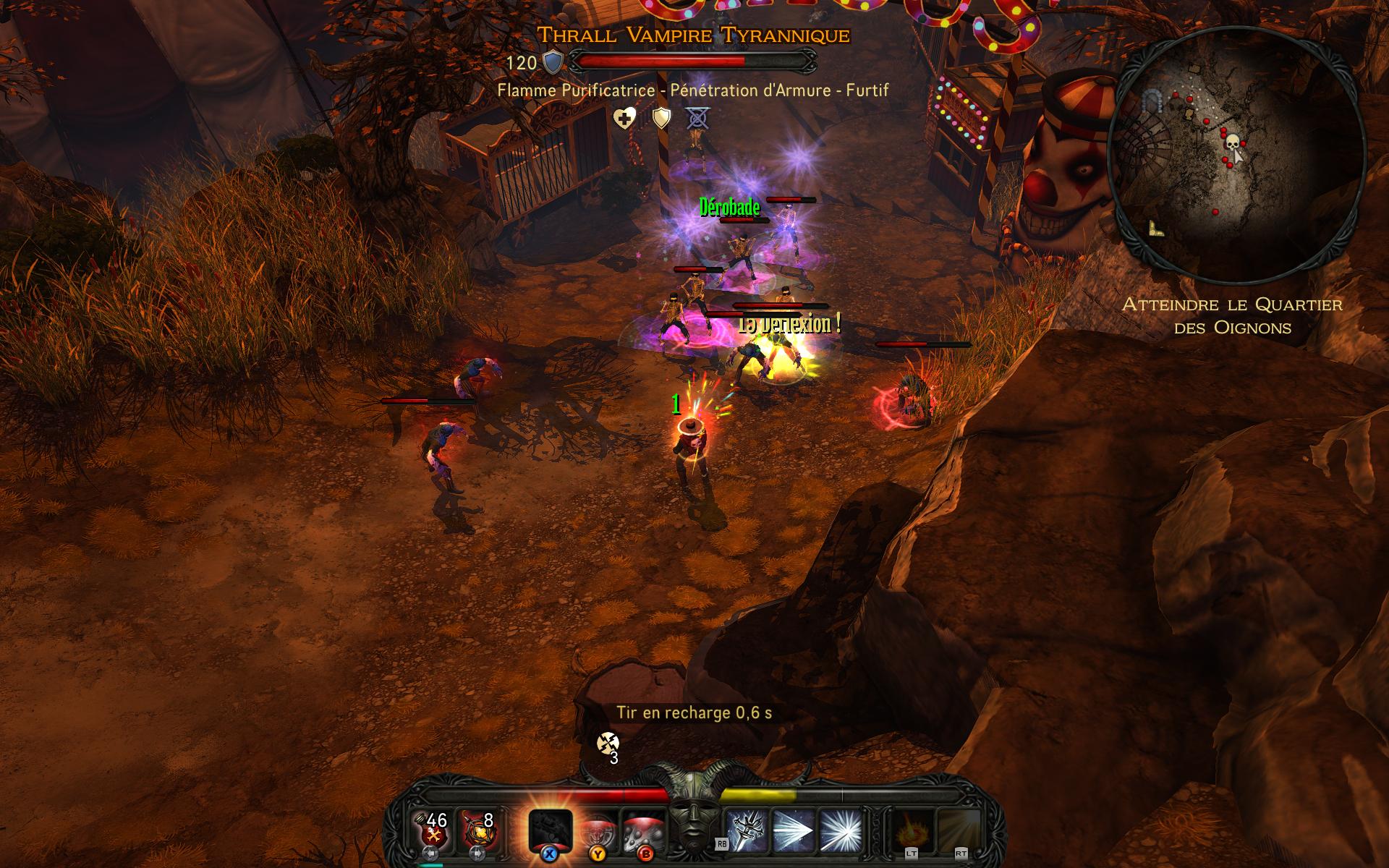Image resolution: width=1389 pixels, height=868 pixels.
Task: Inspect the golden shield enemy trait icon
Action: pos(661,118)
